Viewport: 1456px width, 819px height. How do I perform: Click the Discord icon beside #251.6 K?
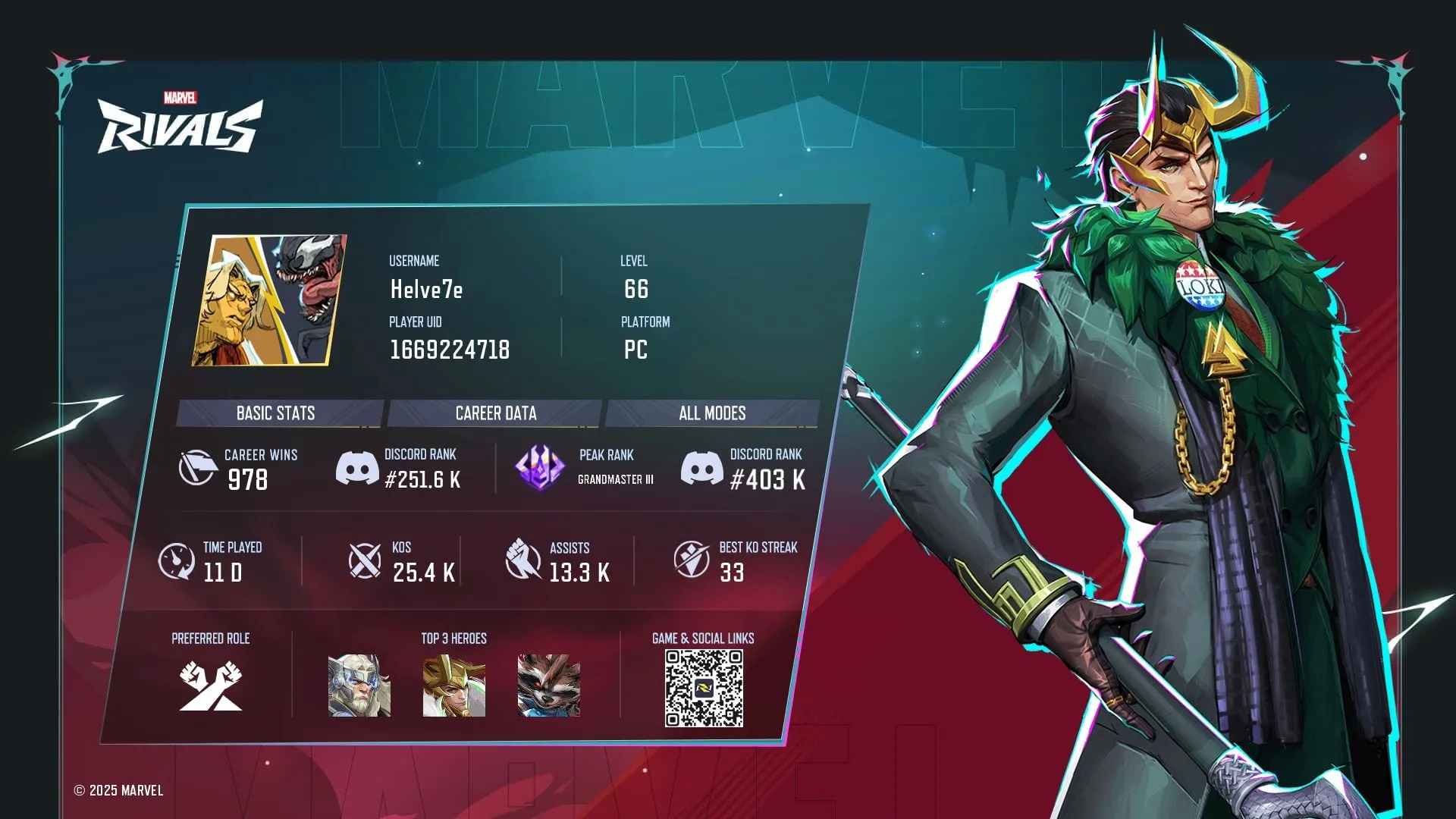coord(357,468)
